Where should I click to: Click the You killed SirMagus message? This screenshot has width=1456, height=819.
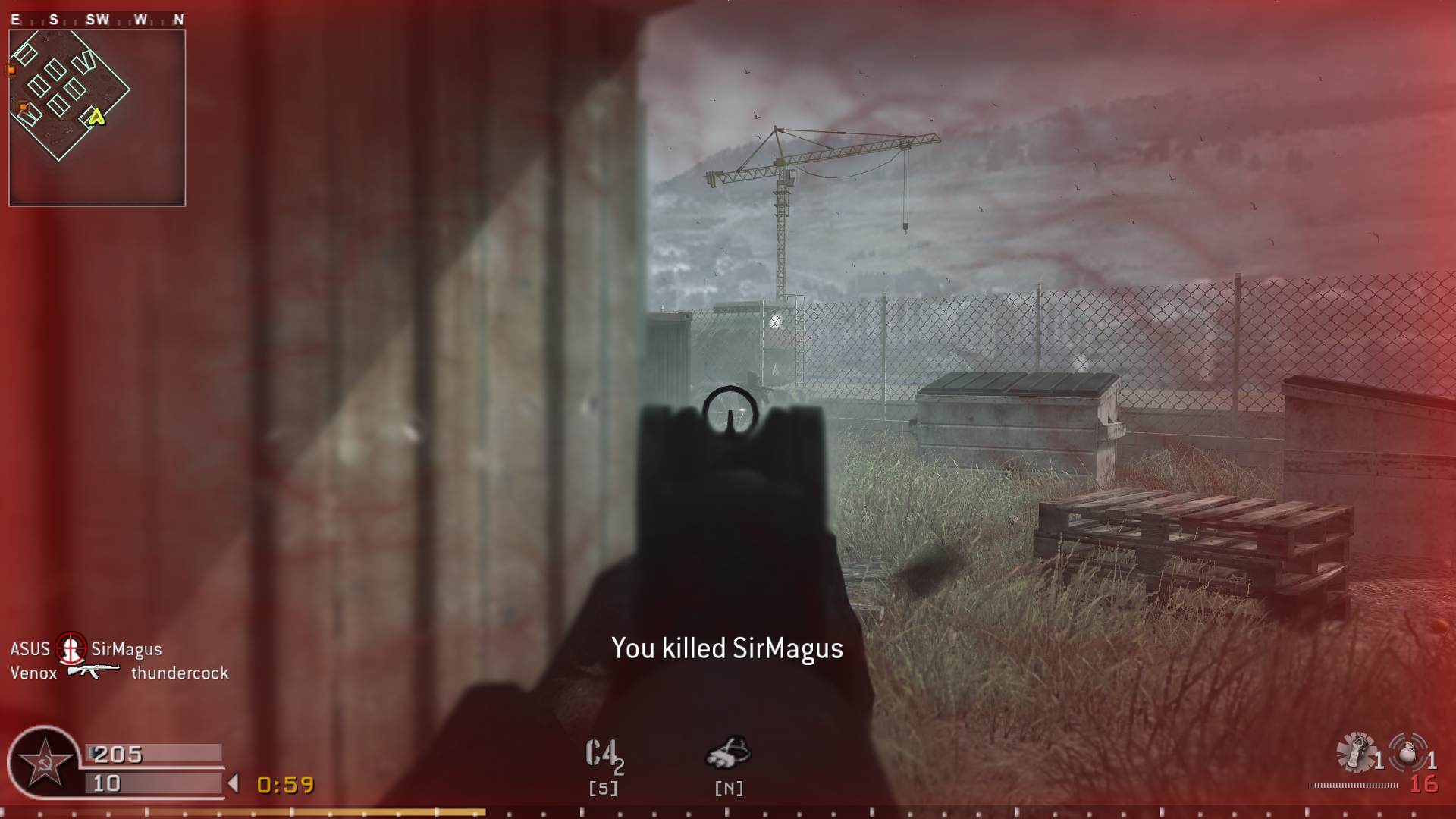[x=726, y=649]
